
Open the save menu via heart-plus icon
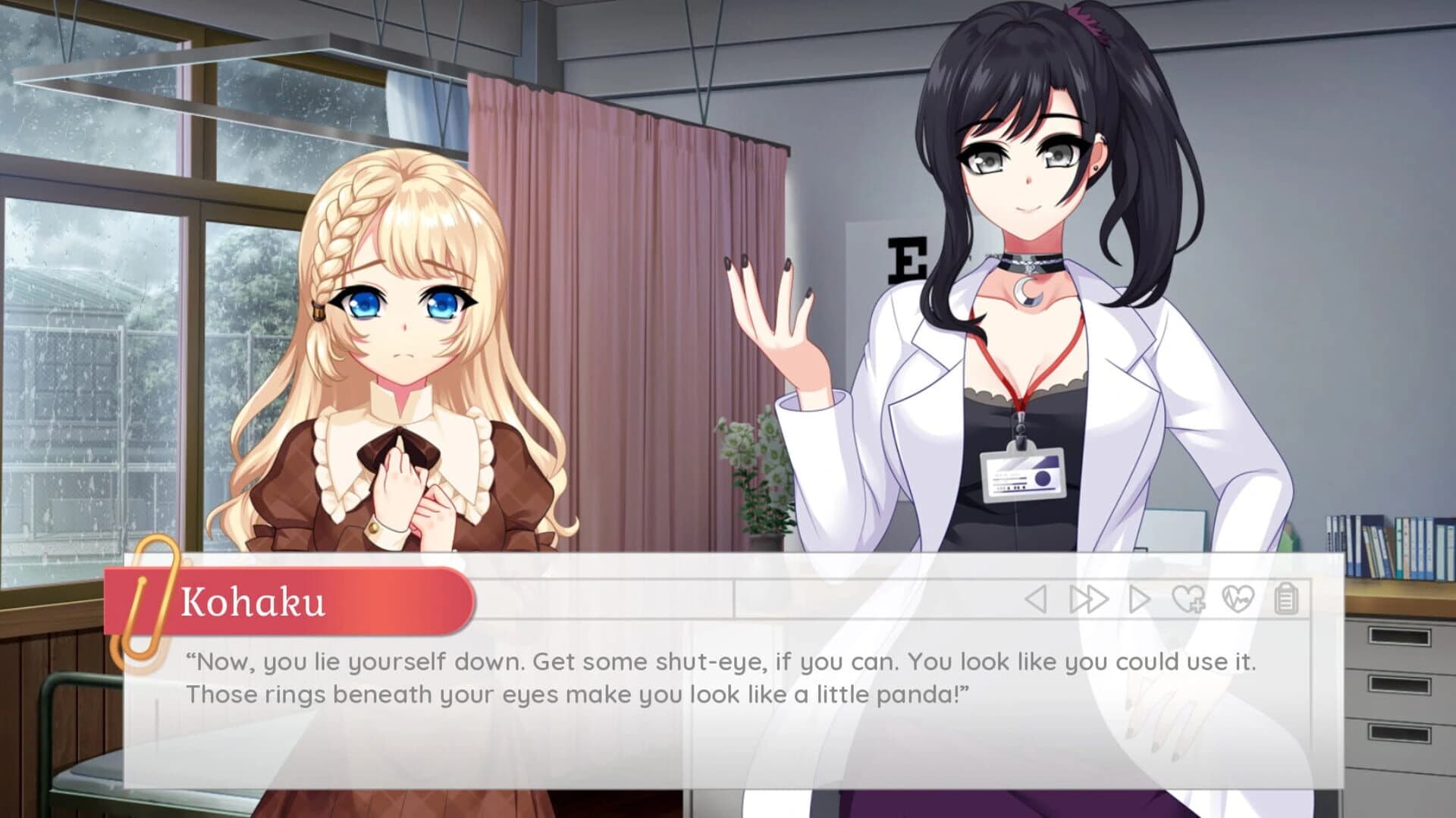coord(1188,598)
